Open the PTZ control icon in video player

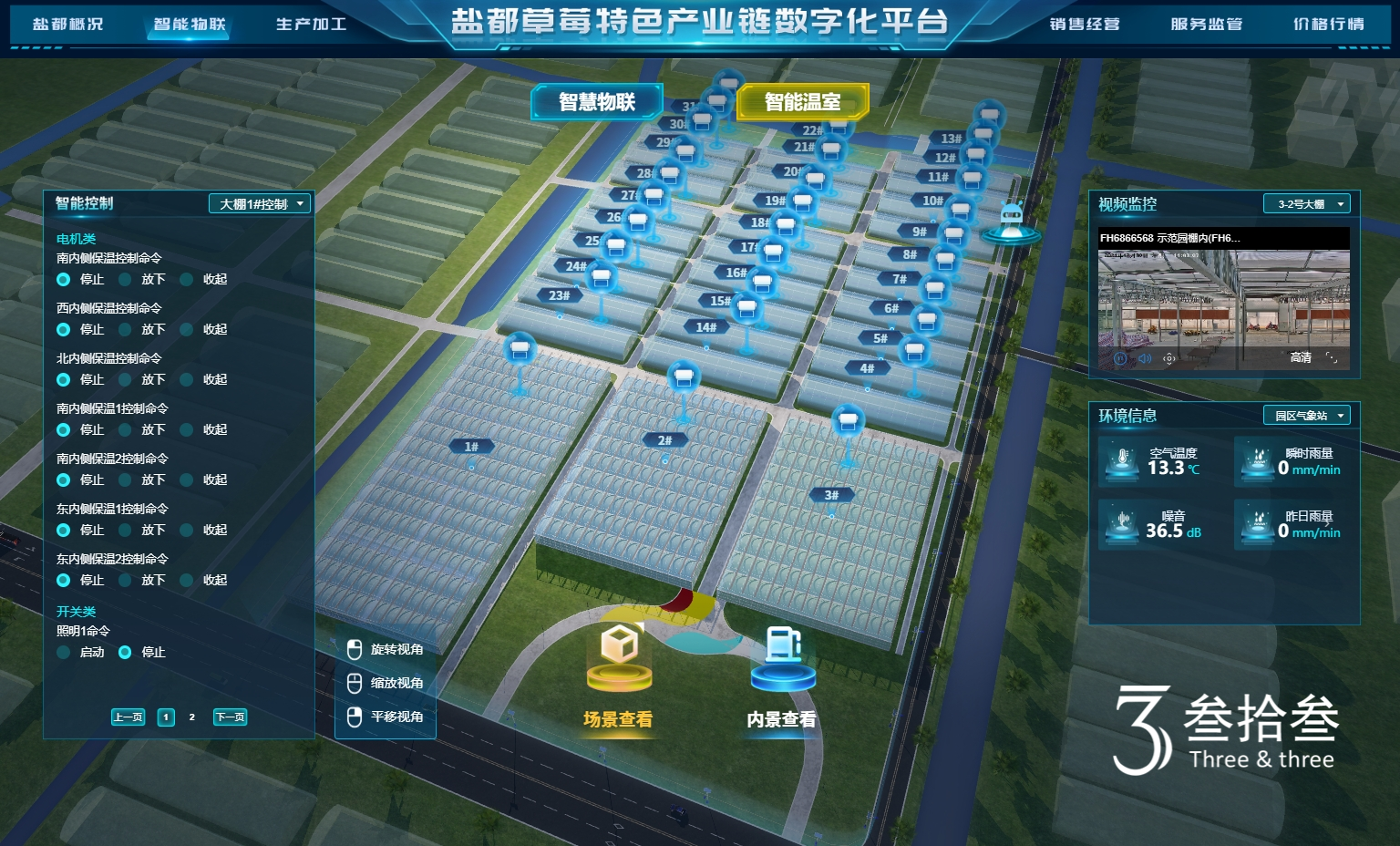point(1169,358)
